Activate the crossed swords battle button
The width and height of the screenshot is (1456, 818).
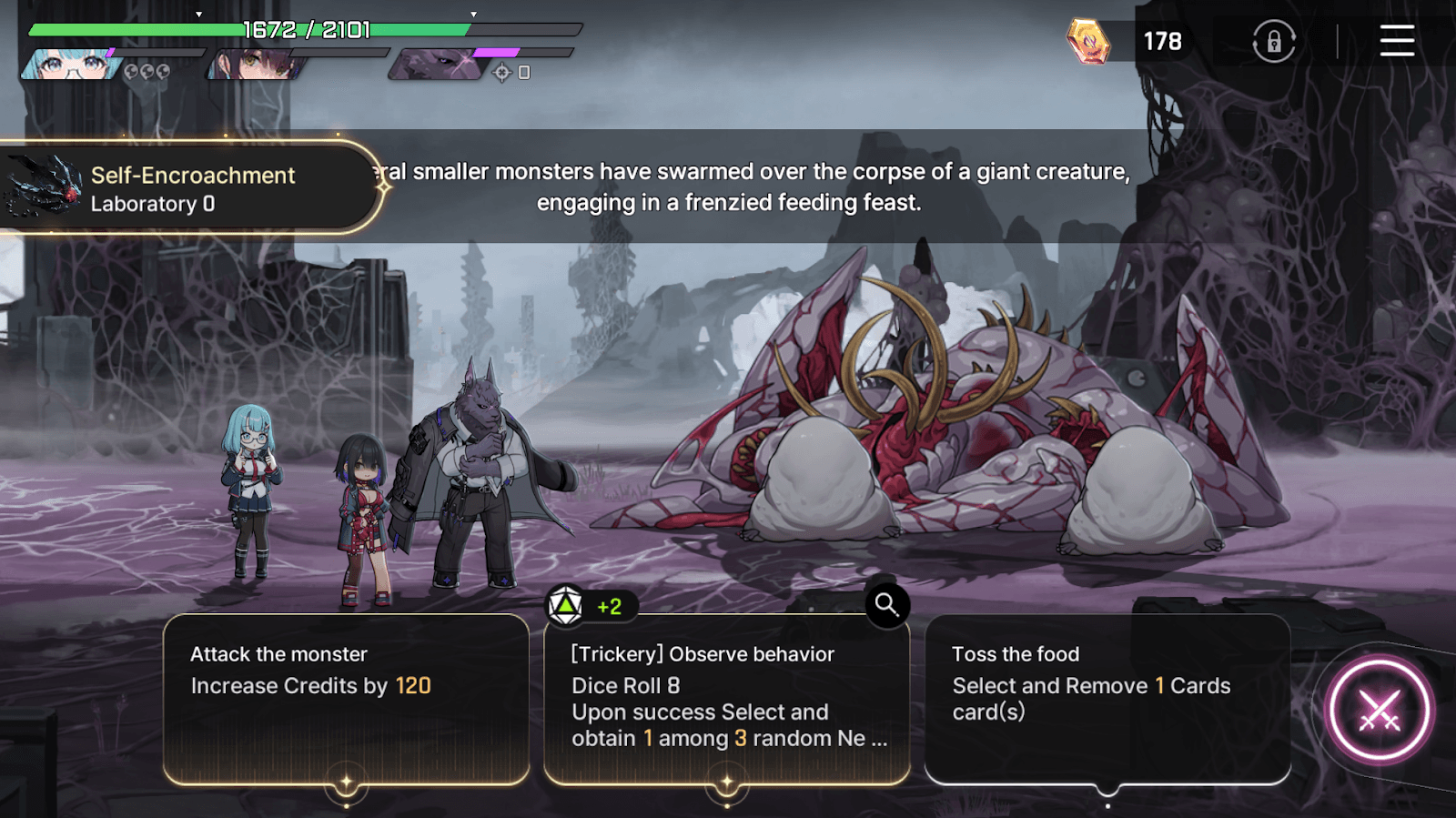pos(1379,711)
